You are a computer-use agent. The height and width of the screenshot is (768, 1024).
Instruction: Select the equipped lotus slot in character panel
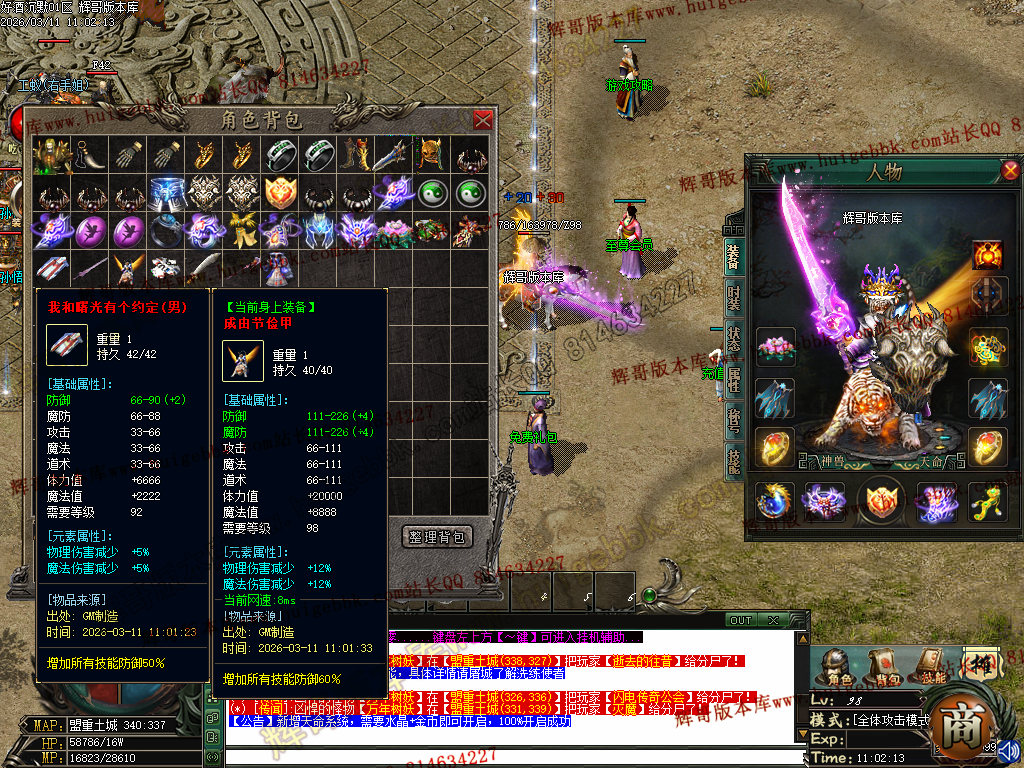pyautogui.click(x=775, y=349)
